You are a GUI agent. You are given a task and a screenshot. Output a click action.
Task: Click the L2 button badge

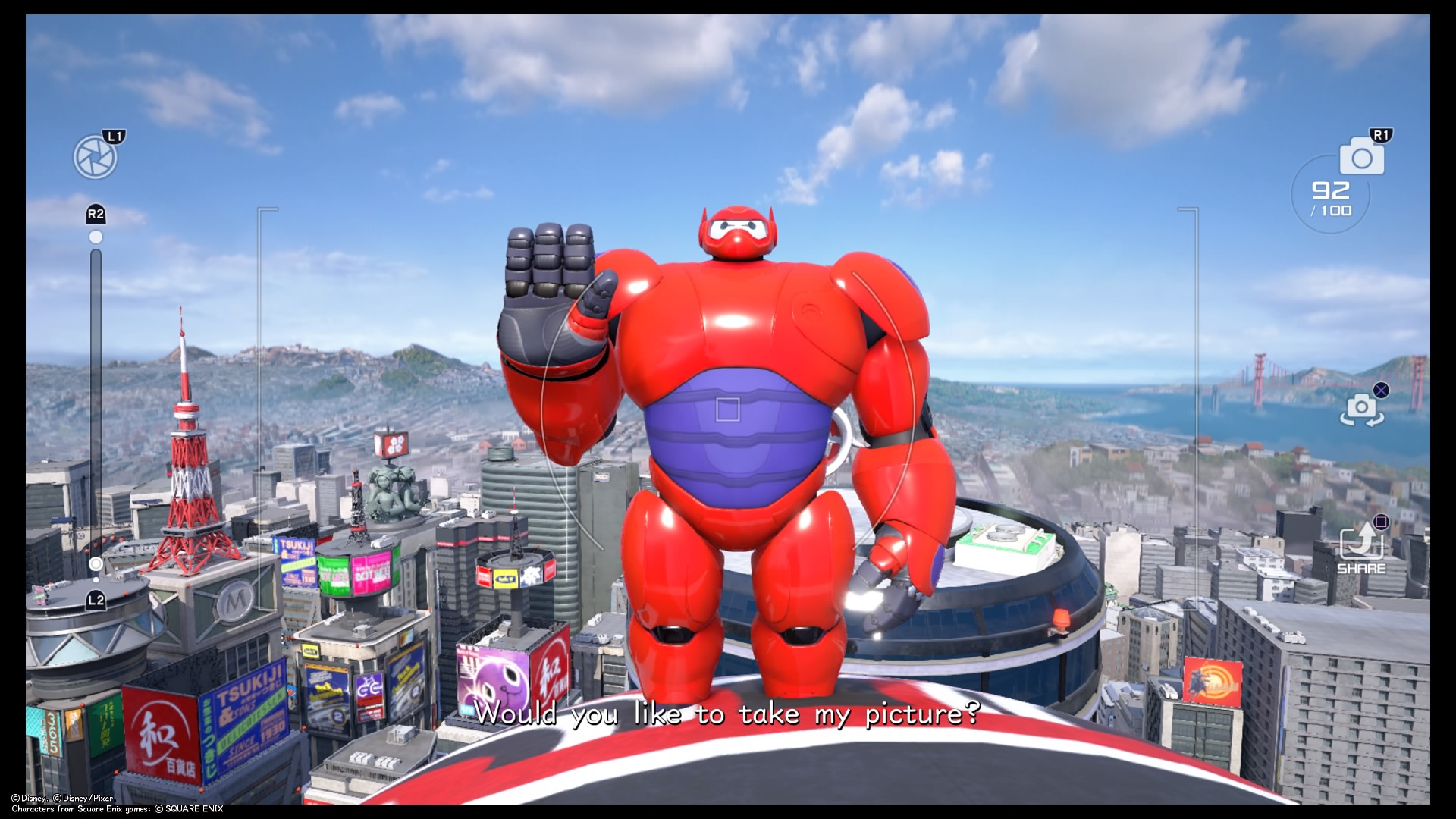[x=96, y=601]
